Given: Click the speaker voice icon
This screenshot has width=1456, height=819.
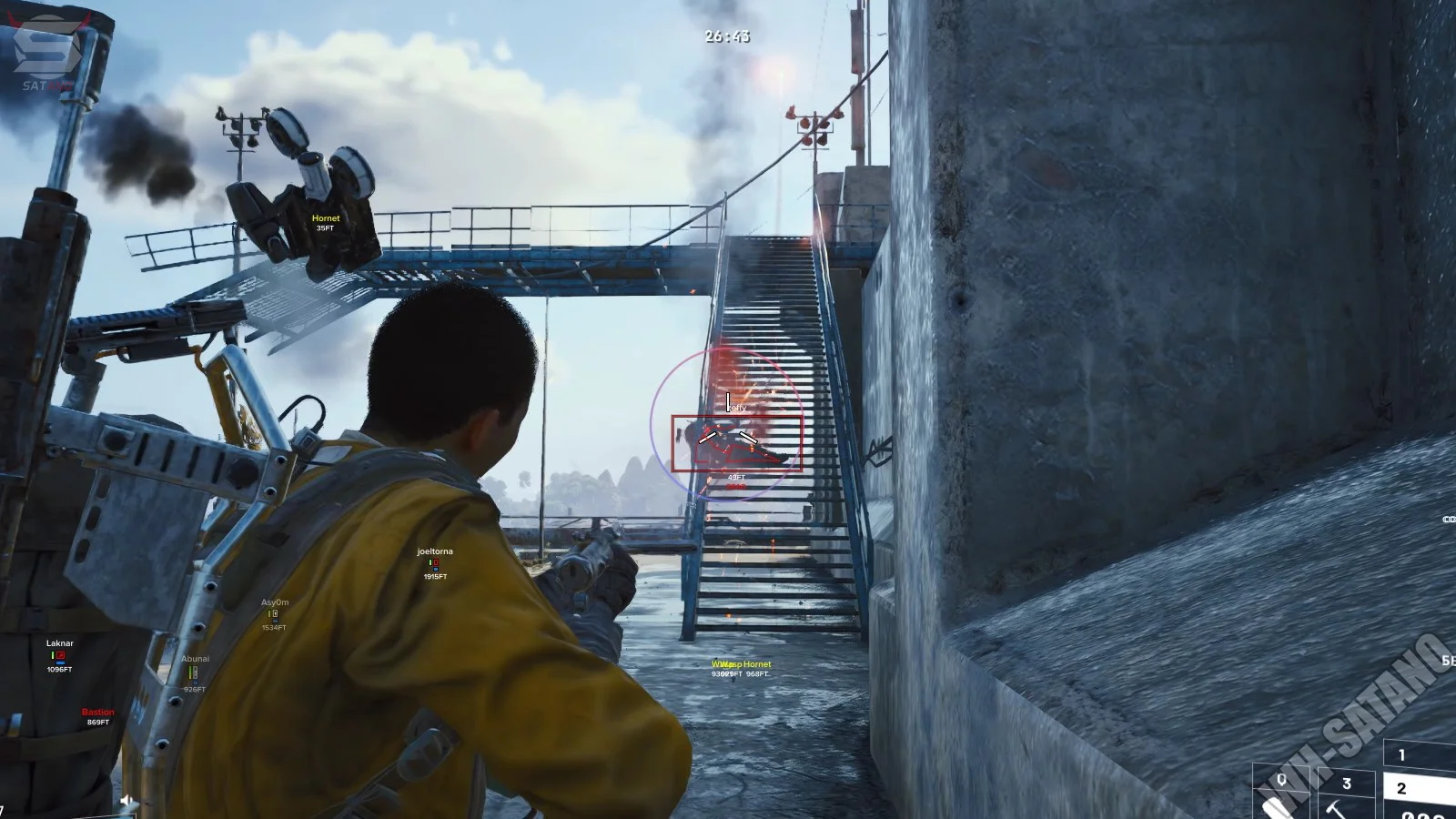Looking at the screenshot, I should pyautogui.click(x=127, y=801).
